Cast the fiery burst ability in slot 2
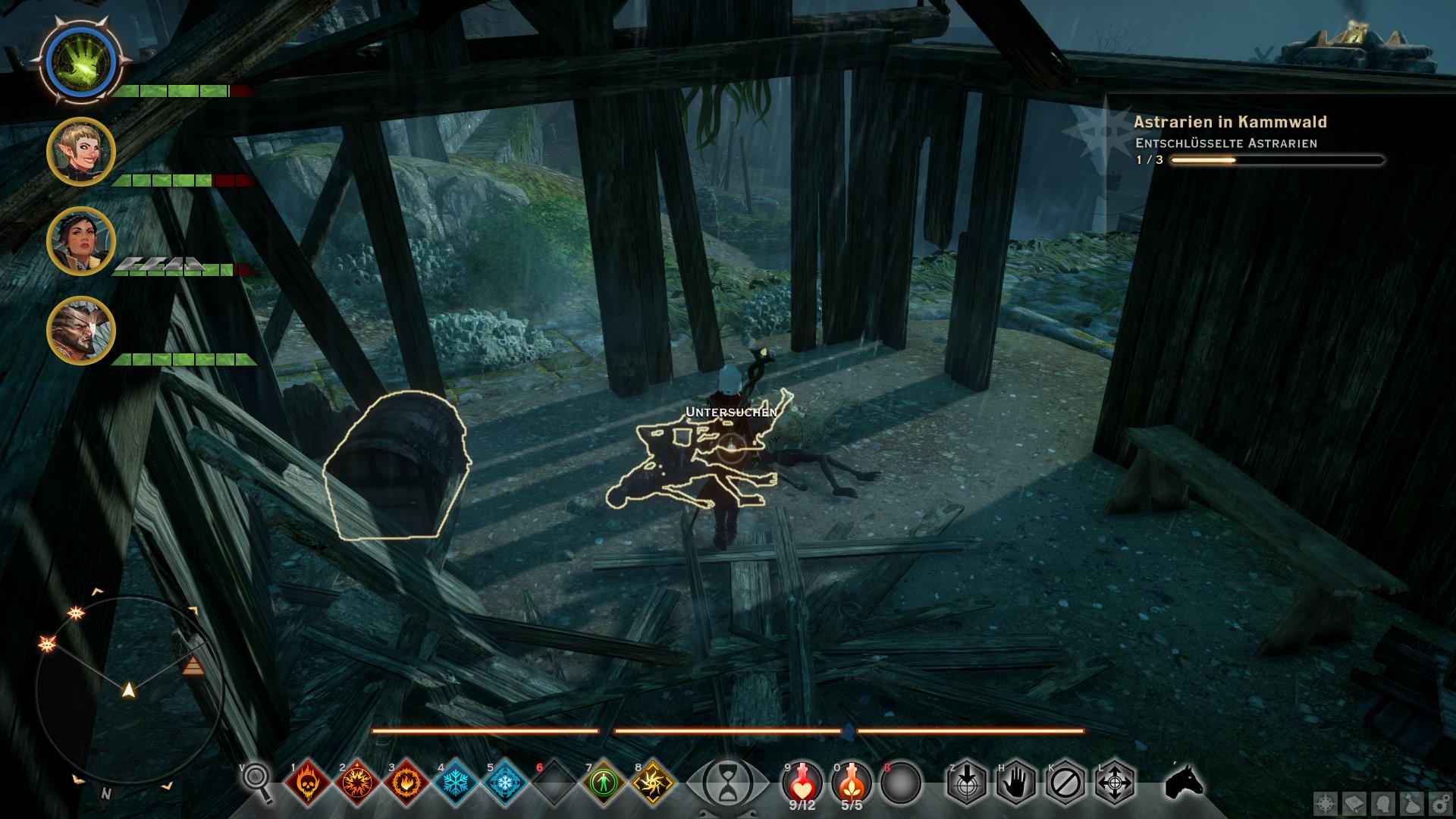This screenshot has height=819, width=1456. coord(357,783)
